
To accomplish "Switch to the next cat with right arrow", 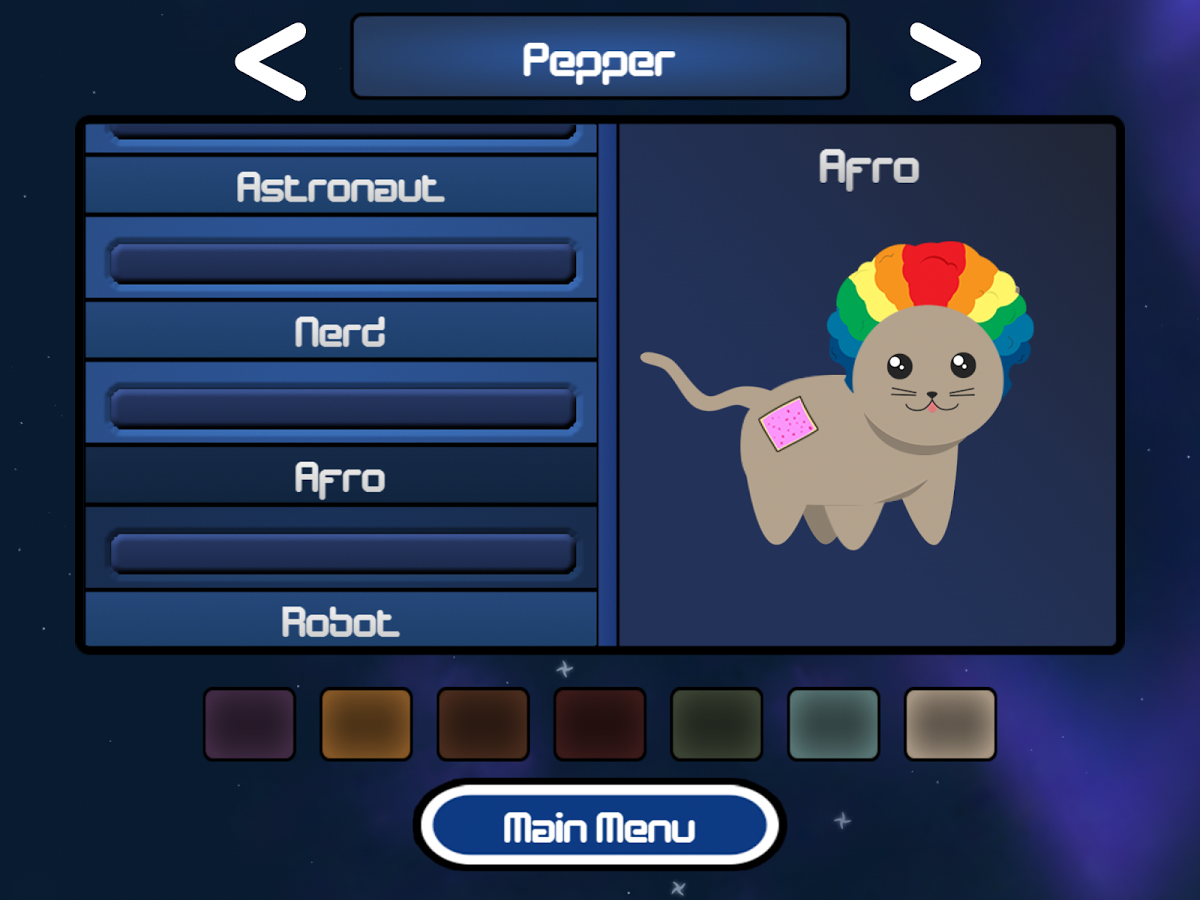I will click(944, 62).
